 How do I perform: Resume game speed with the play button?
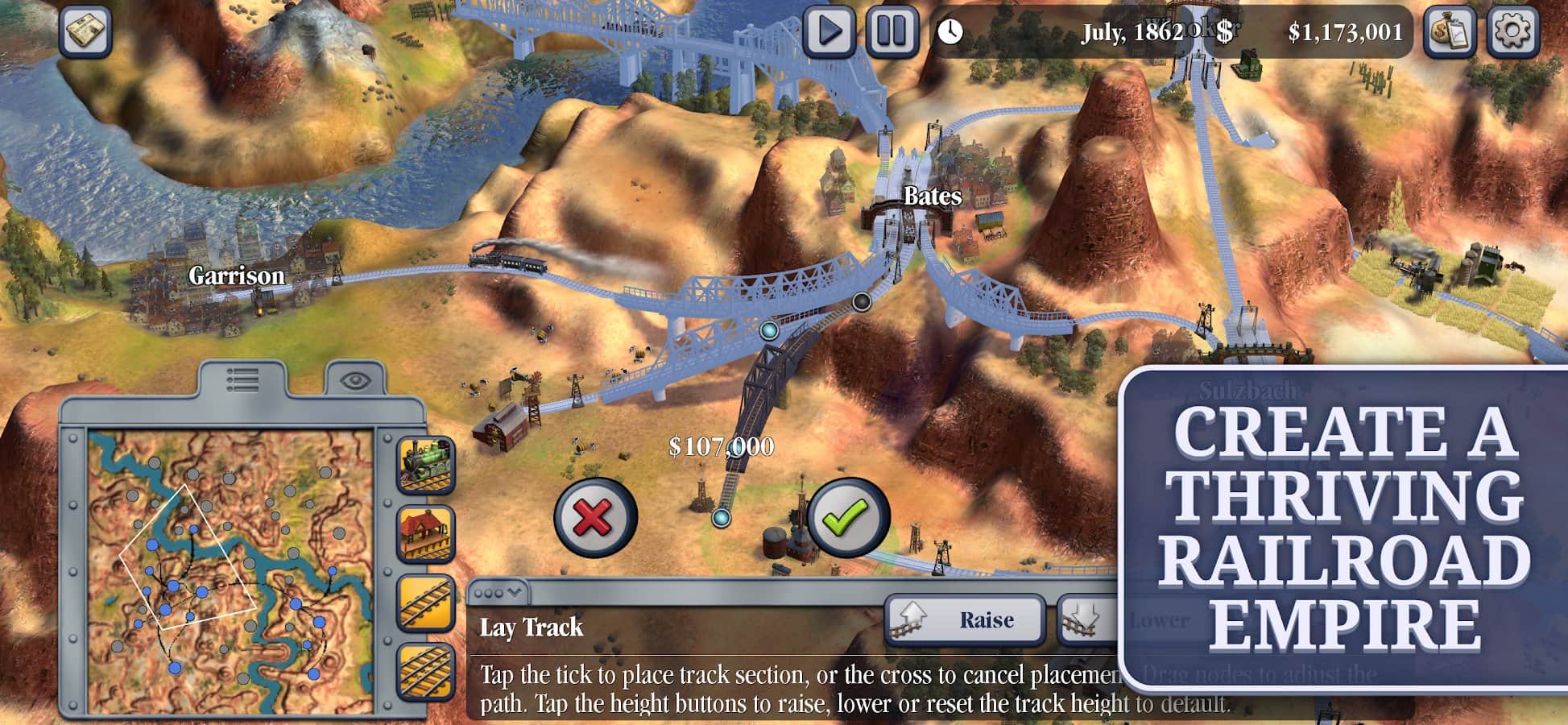[x=830, y=31]
